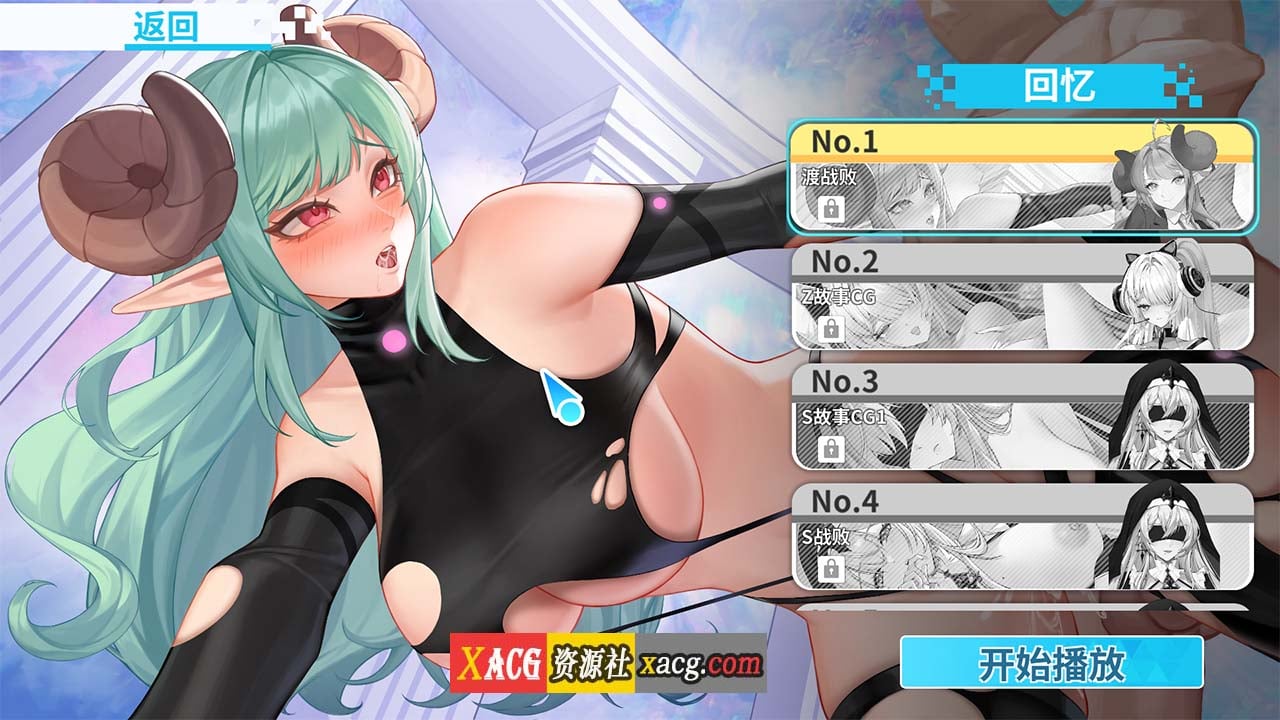The height and width of the screenshot is (720, 1280).
Task: Select memory entry No.1 渡战败
Action: [1020, 178]
